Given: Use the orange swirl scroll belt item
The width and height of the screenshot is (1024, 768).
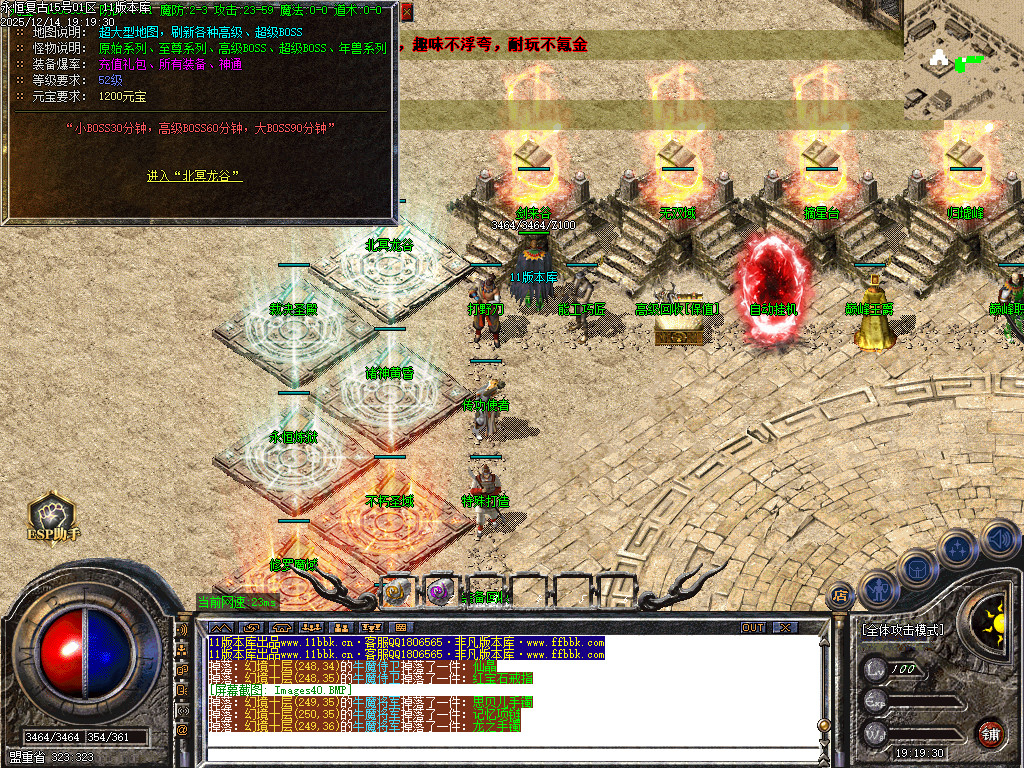Looking at the screenshot, I should point(396,592).
